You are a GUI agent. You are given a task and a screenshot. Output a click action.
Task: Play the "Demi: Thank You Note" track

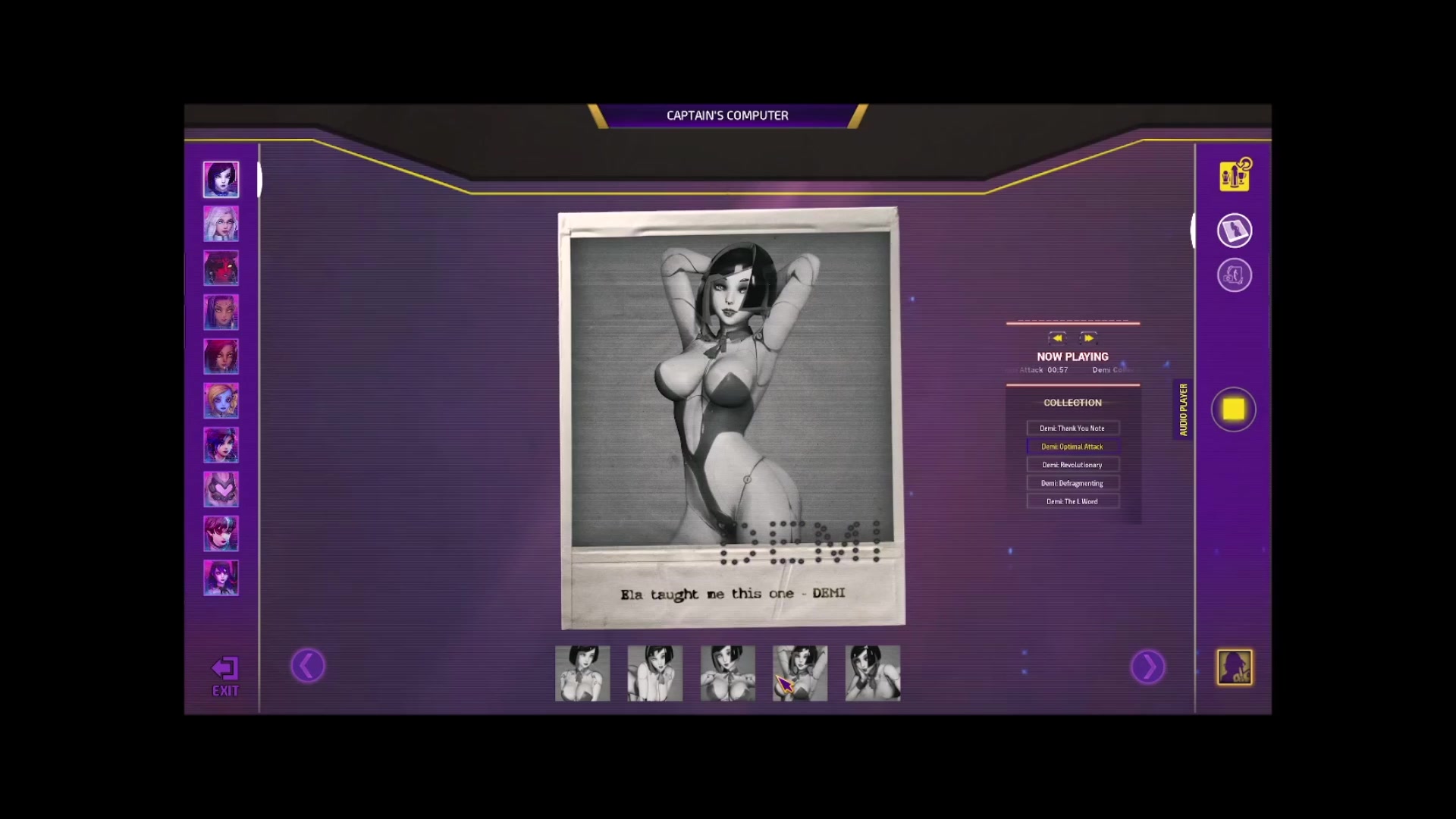pos(1072,428)
